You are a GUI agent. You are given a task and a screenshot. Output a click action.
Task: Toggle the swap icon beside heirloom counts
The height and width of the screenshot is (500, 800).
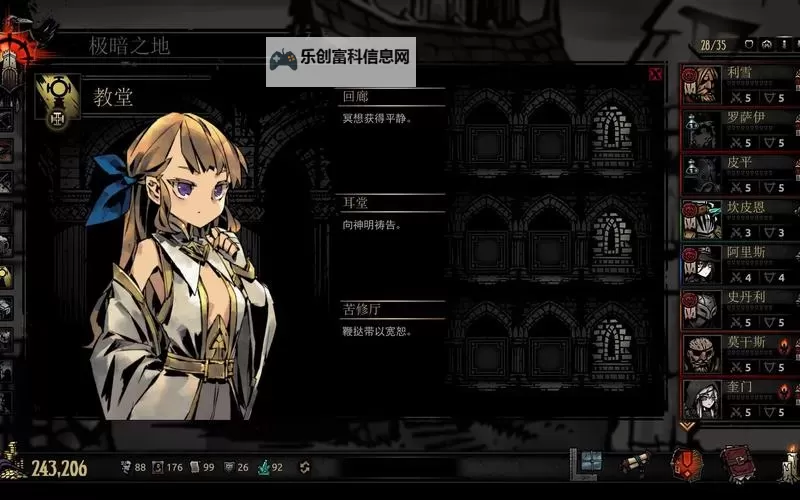(x=305, y=467)
